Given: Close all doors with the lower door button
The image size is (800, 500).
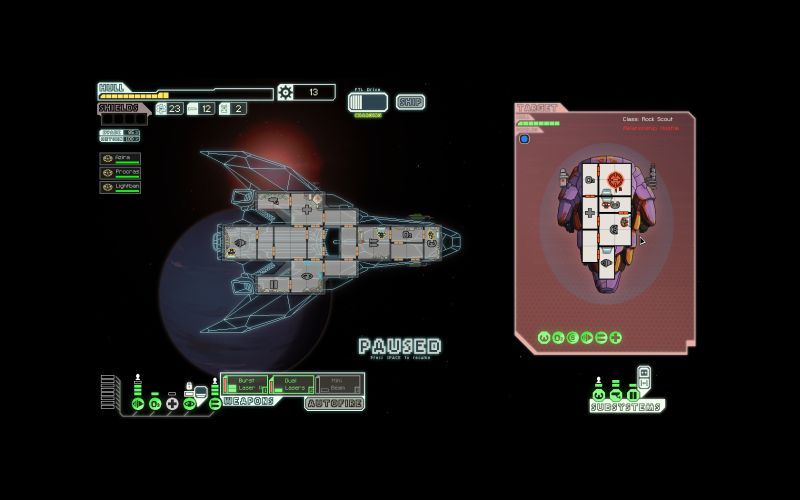Looking at the screenshot, I should tap(644, 383).
